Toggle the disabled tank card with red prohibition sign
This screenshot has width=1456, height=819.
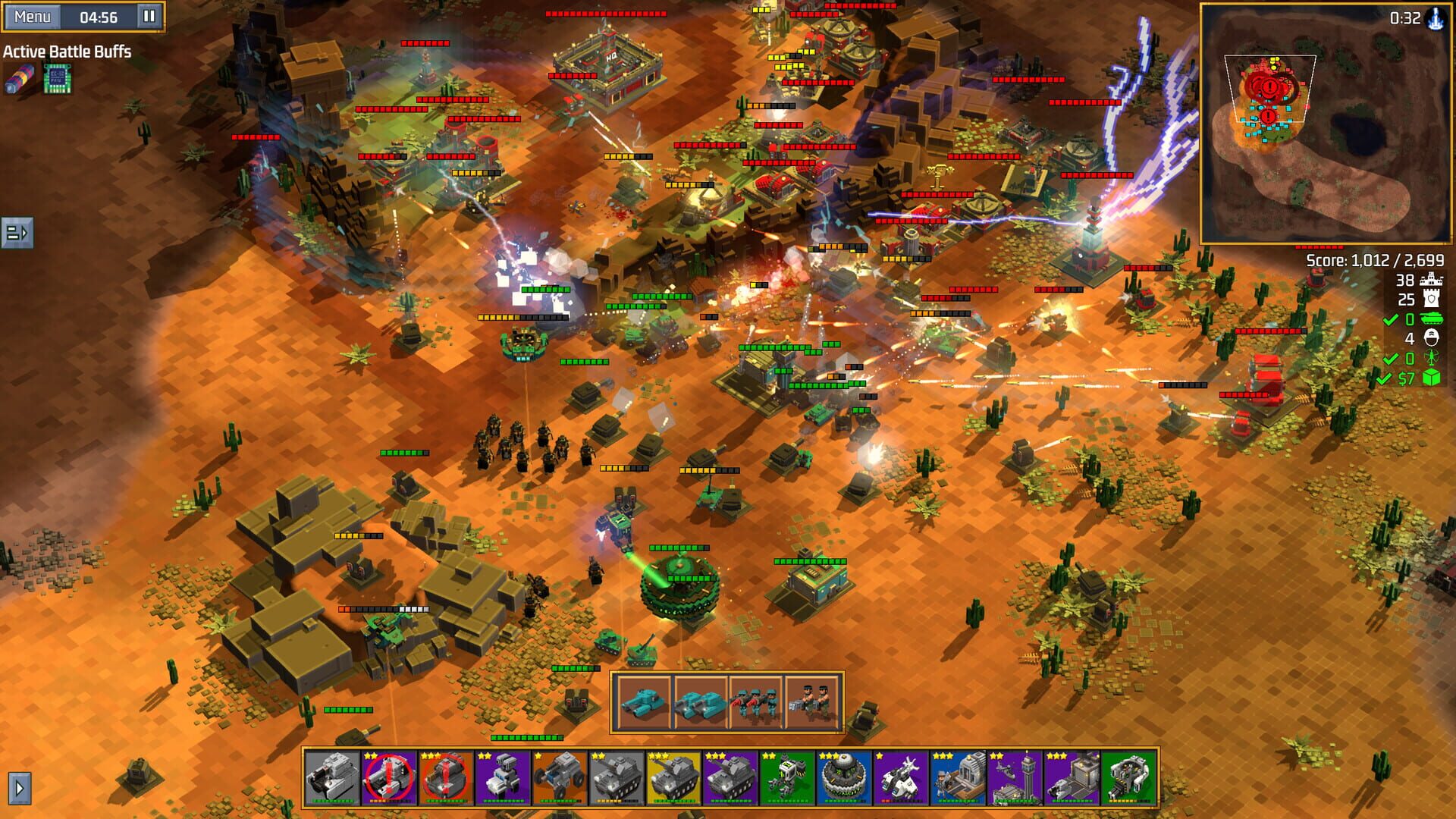388,781
